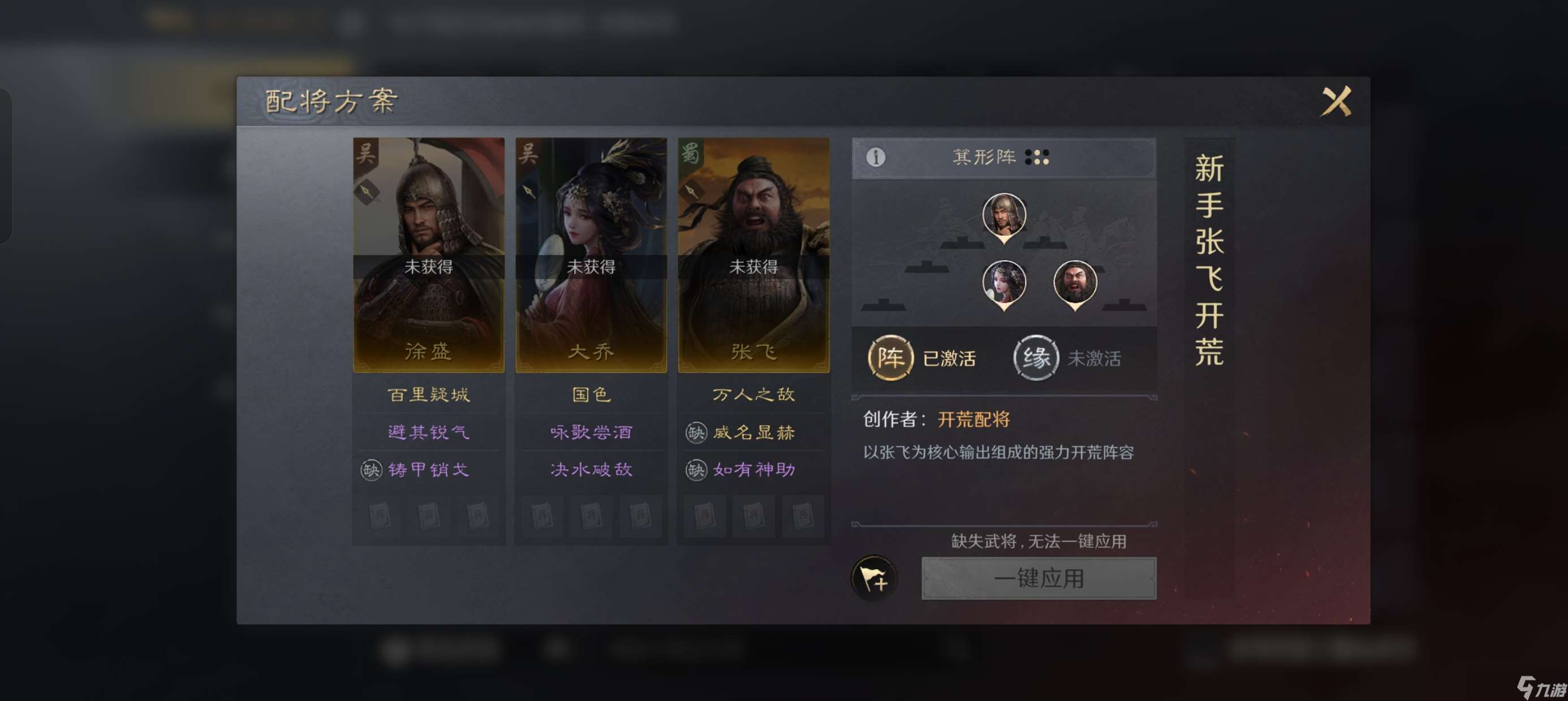Close the 配将方案 dialog
The height and width of the screenshot is (701, 1568).
(x=1337, y=101)
